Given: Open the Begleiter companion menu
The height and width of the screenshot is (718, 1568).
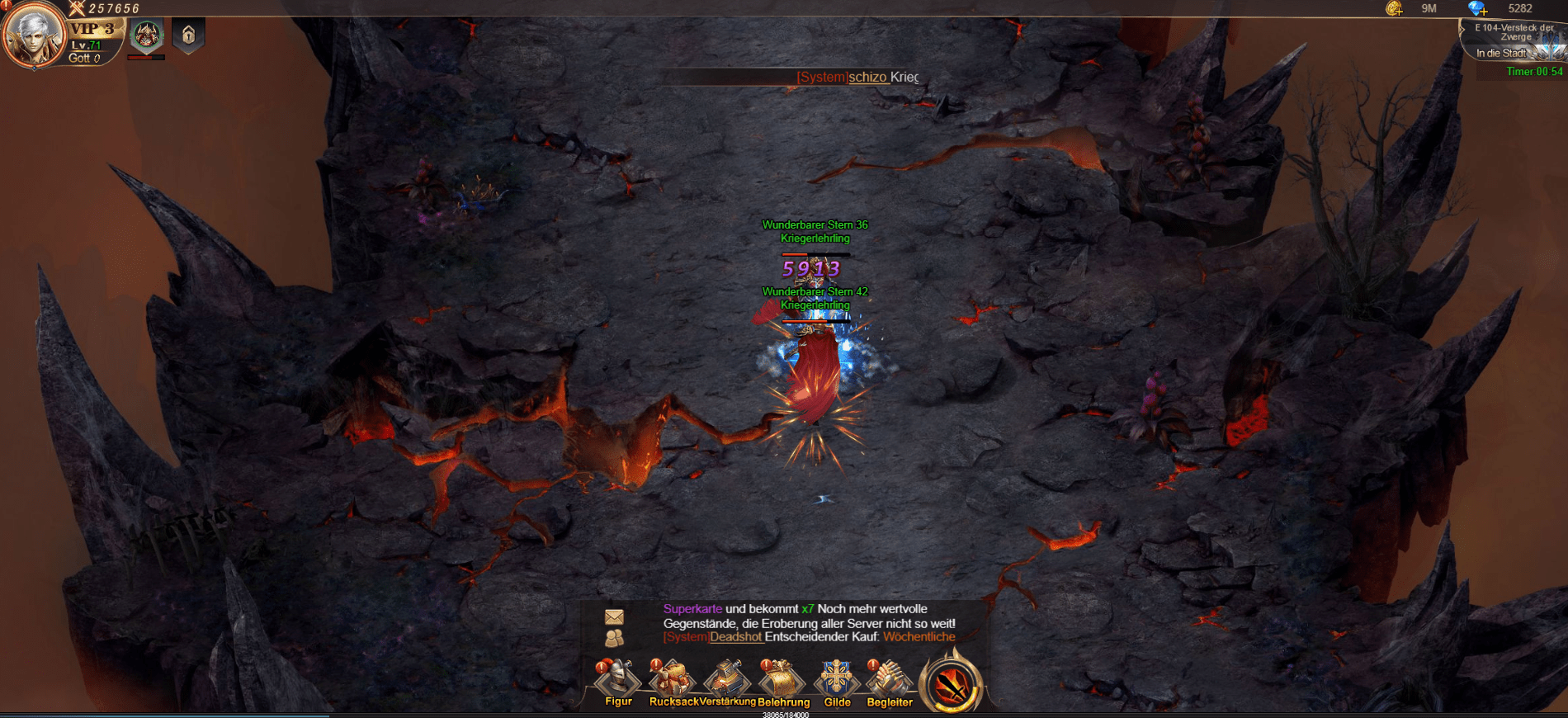Looking at the screenshot, I should tap(889, 682).
